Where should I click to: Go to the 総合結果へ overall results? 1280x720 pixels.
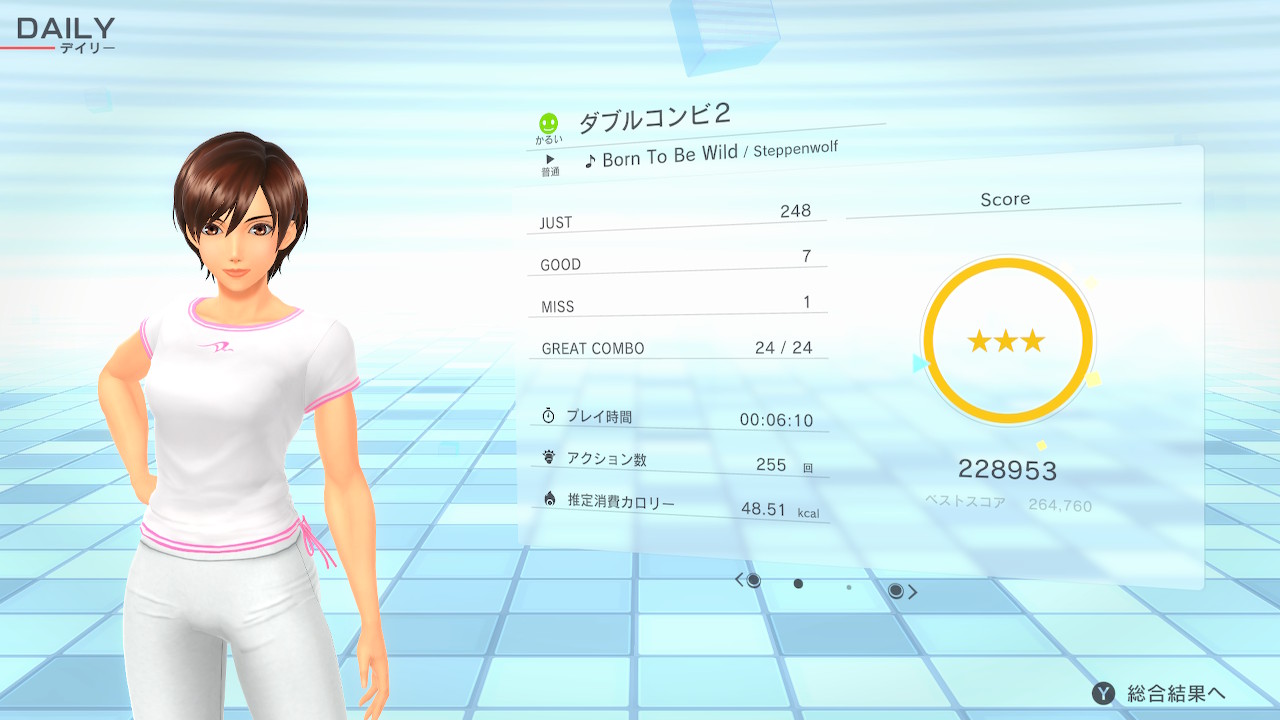pos(1160,693)
